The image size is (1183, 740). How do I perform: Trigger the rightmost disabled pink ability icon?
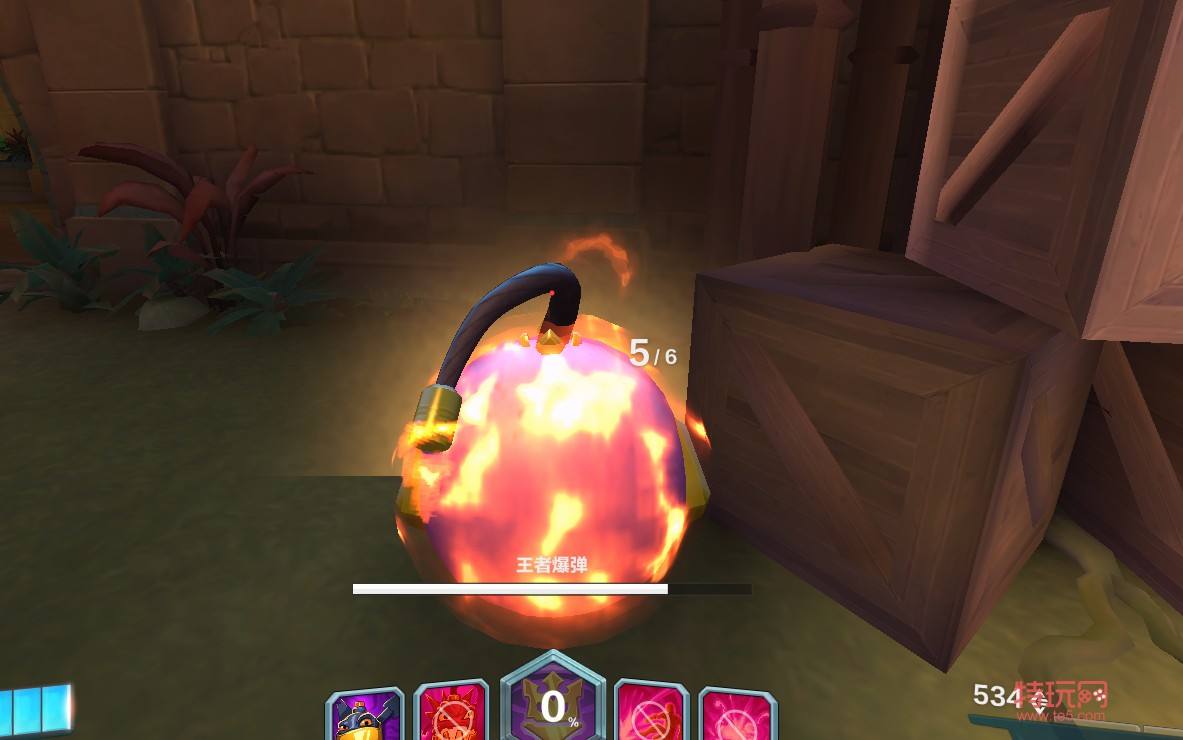[x=737, y=715]
